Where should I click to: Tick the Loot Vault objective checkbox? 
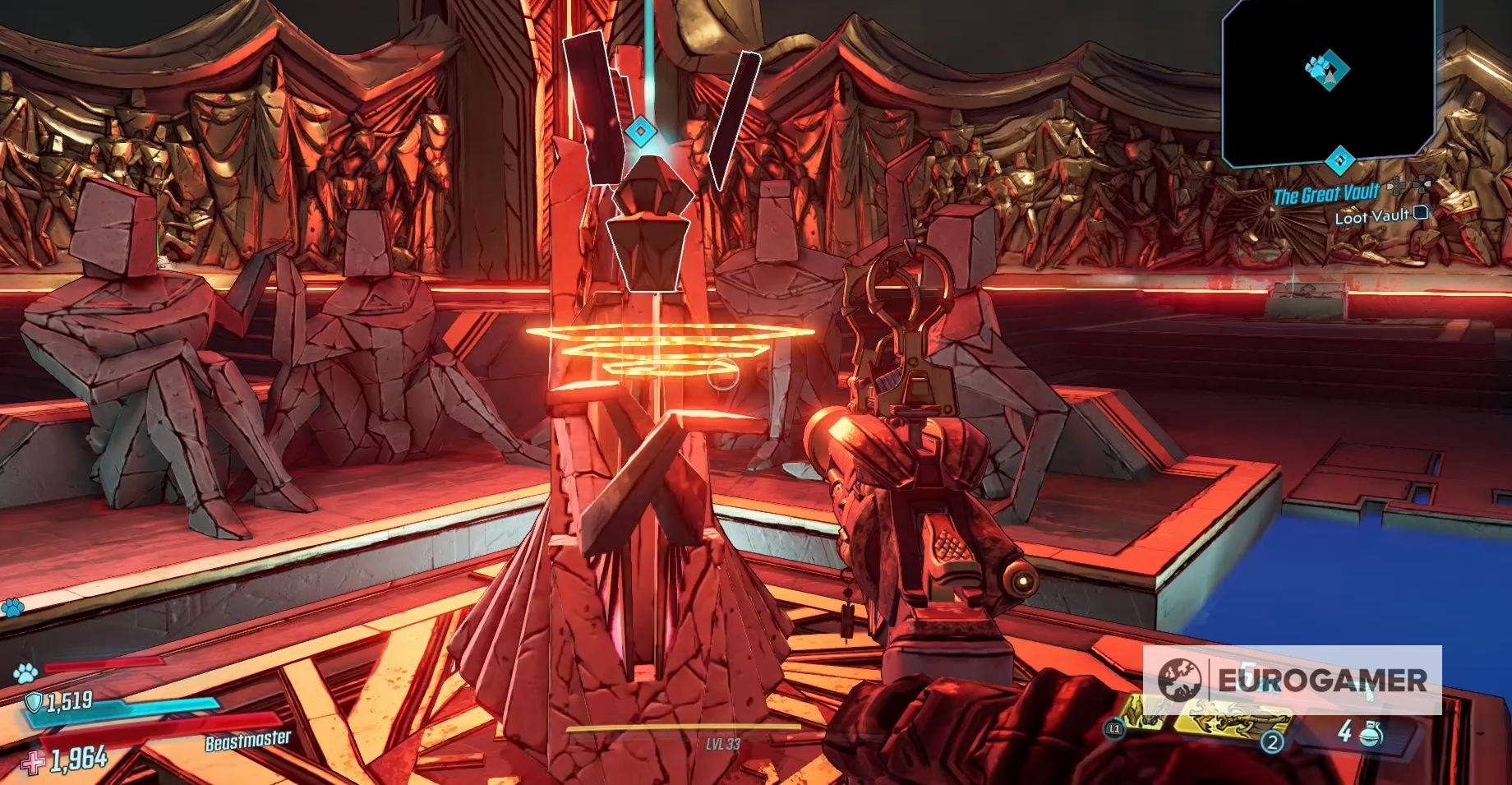click(x=1420, y=214)
